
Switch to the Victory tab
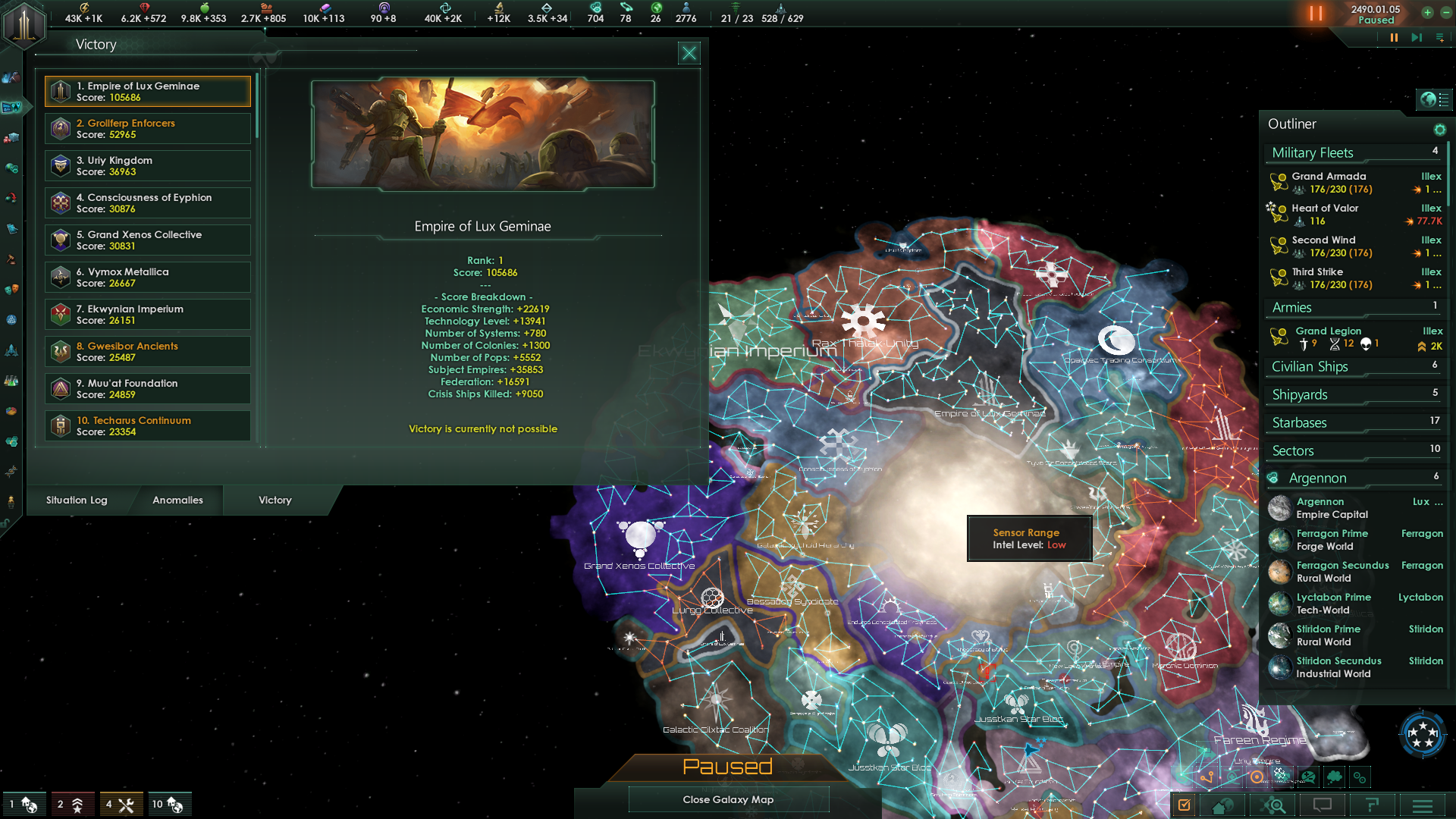[275, 500]
